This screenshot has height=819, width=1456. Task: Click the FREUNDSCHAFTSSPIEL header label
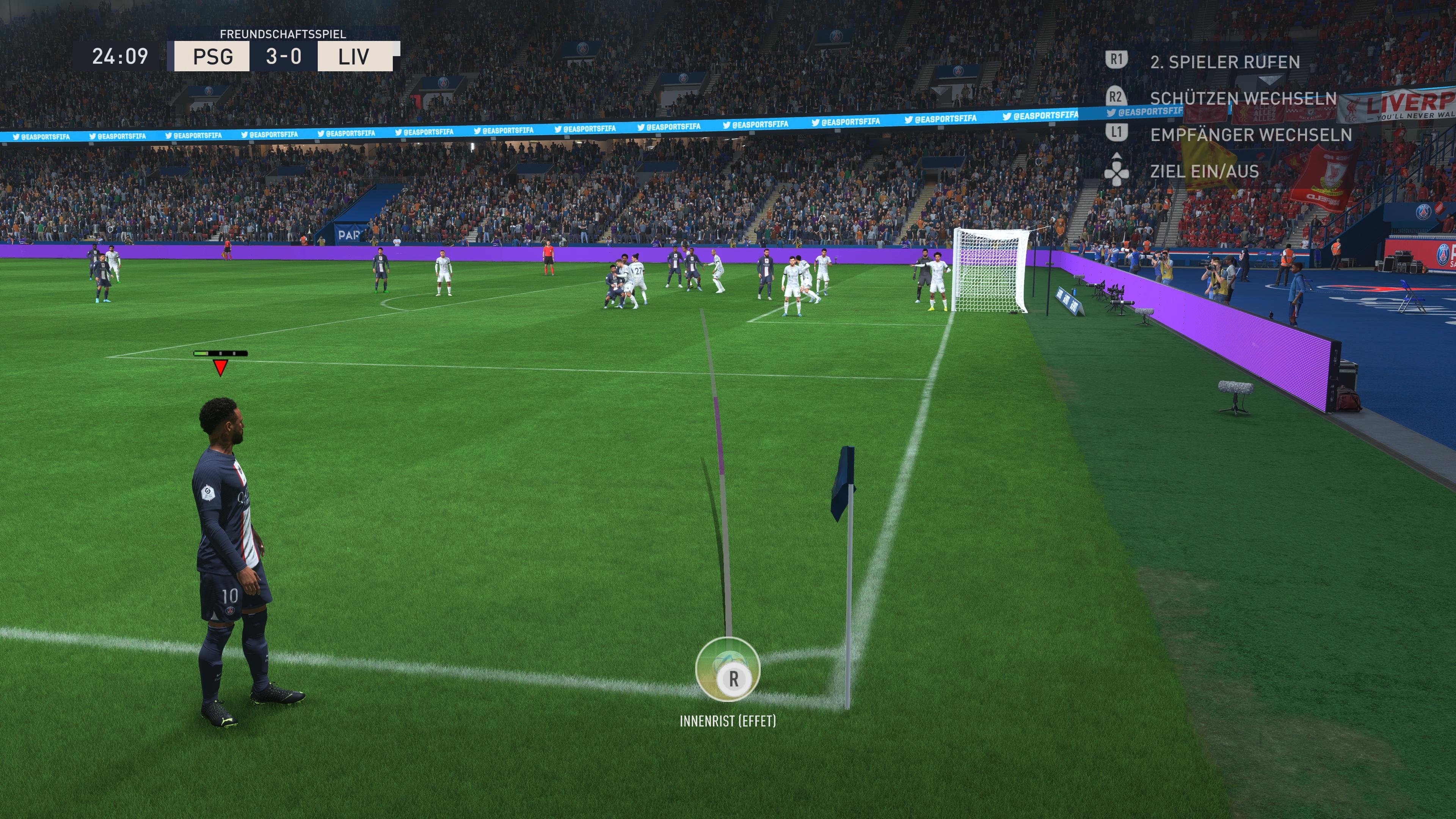[x=282, y=34]
